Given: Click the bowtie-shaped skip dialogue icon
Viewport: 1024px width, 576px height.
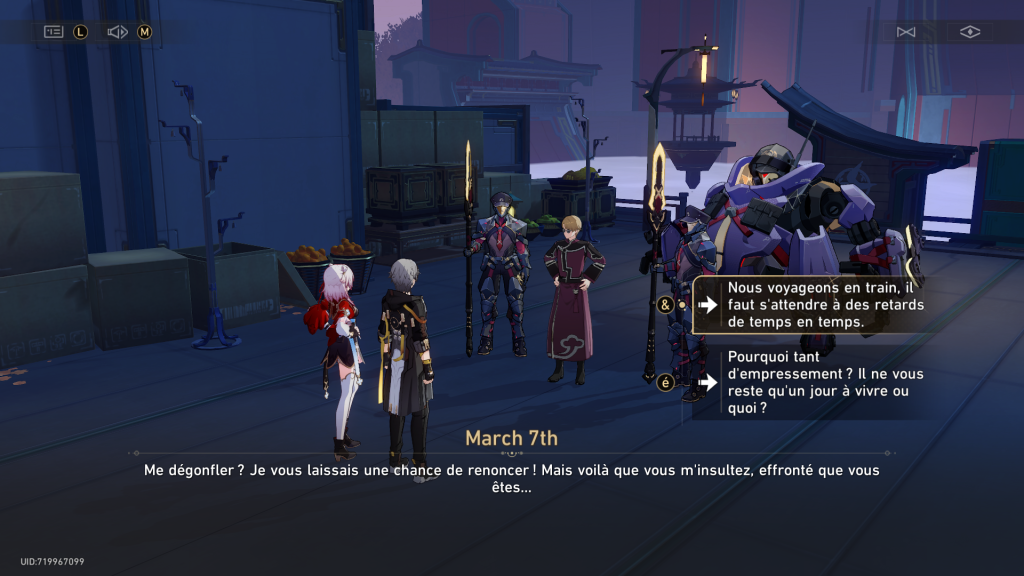Looking at the screenshot, I should pos(906,32).
